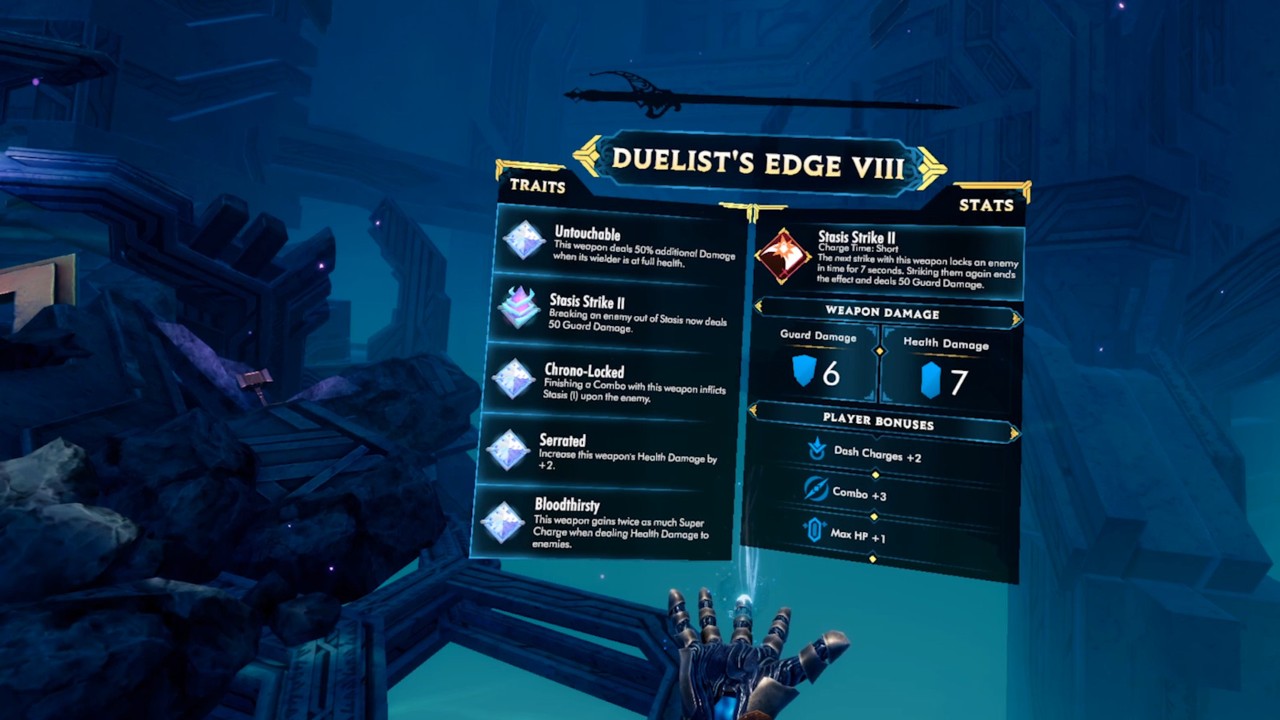
Task: Click the Serrated trait entry
Action: coord(606,449)
